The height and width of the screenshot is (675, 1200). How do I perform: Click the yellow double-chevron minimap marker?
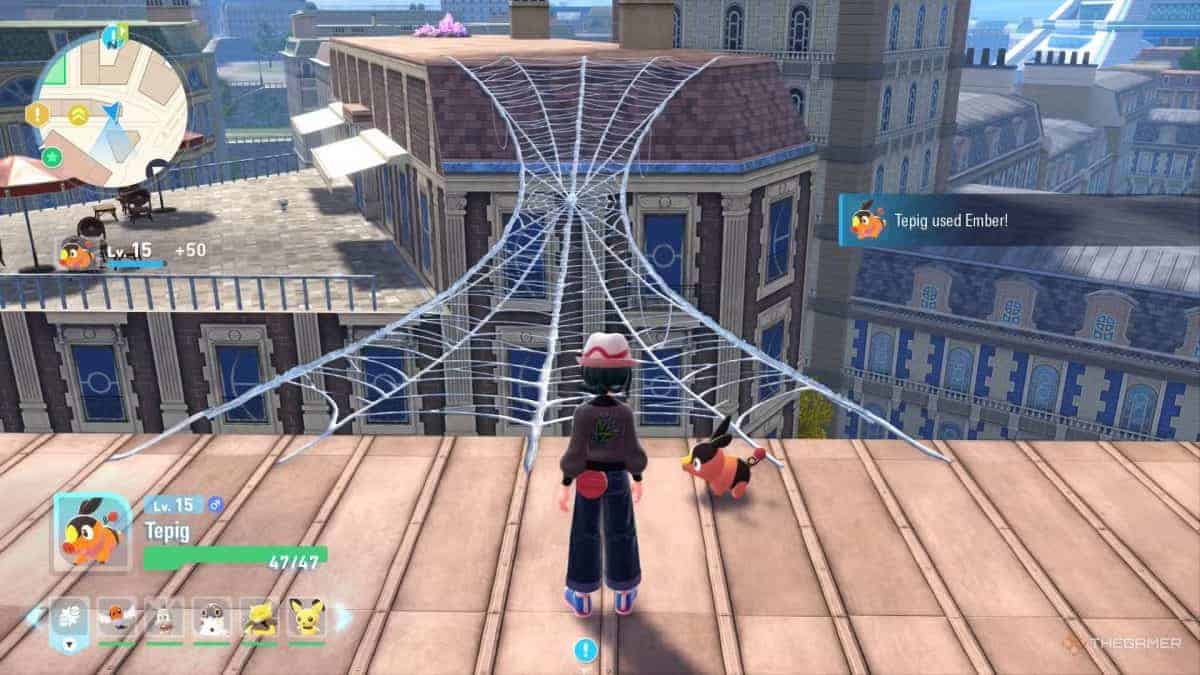point(78,114)
